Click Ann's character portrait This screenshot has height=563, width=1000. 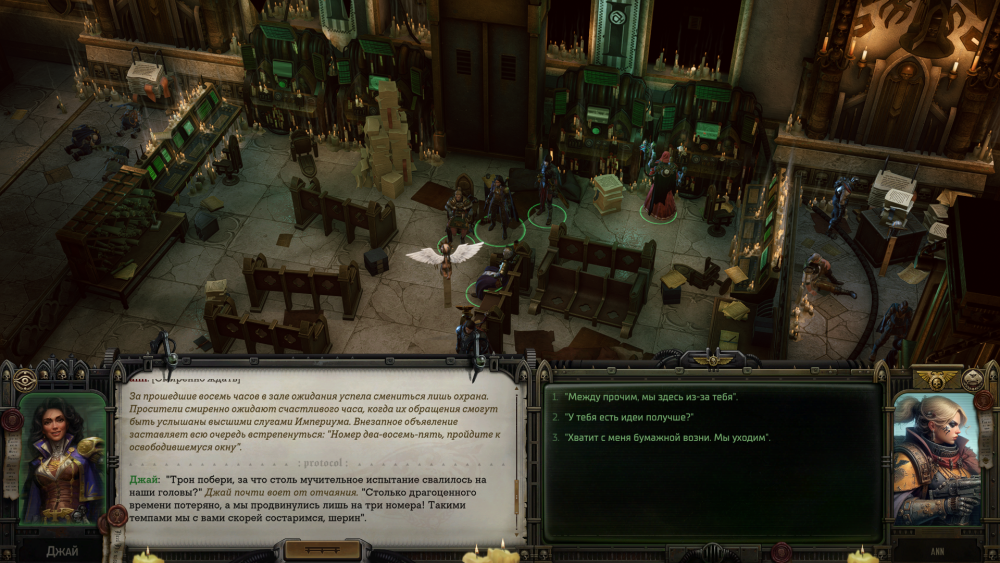coord(937,458)
